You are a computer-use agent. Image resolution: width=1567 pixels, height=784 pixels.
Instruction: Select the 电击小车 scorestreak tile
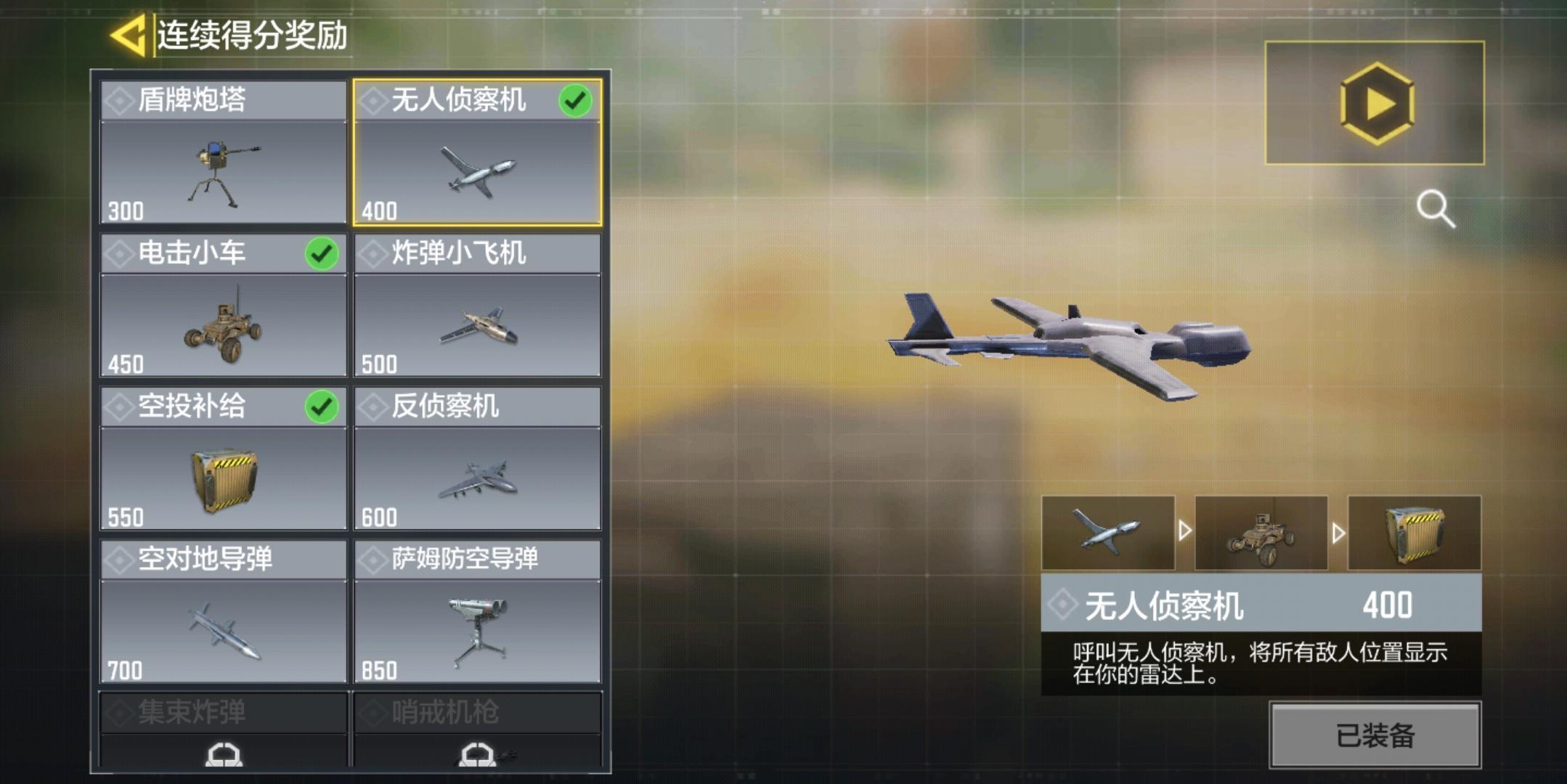[x=223, y=306]
